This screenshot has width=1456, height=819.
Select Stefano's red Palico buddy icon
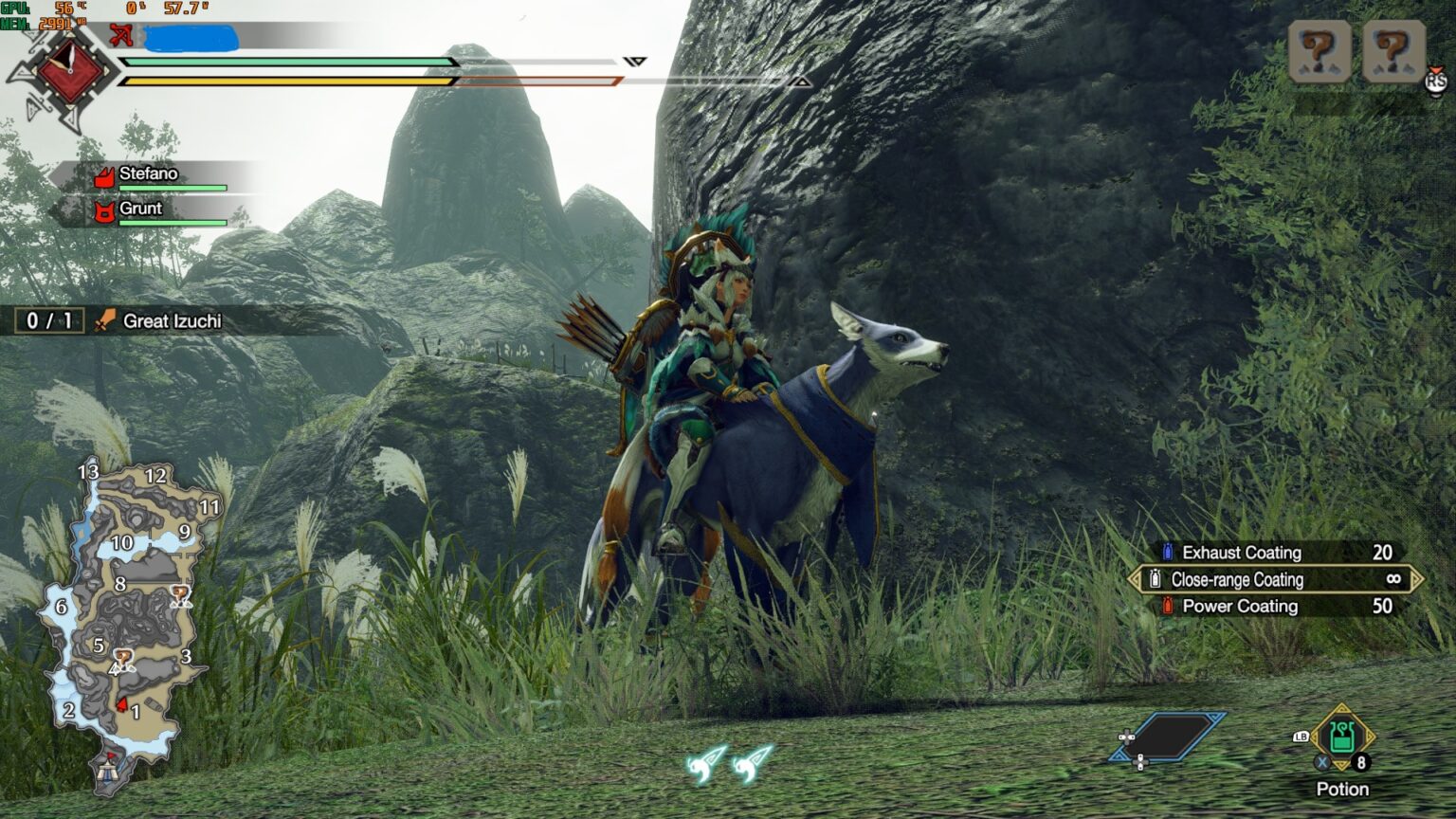[x=105, y=174]
